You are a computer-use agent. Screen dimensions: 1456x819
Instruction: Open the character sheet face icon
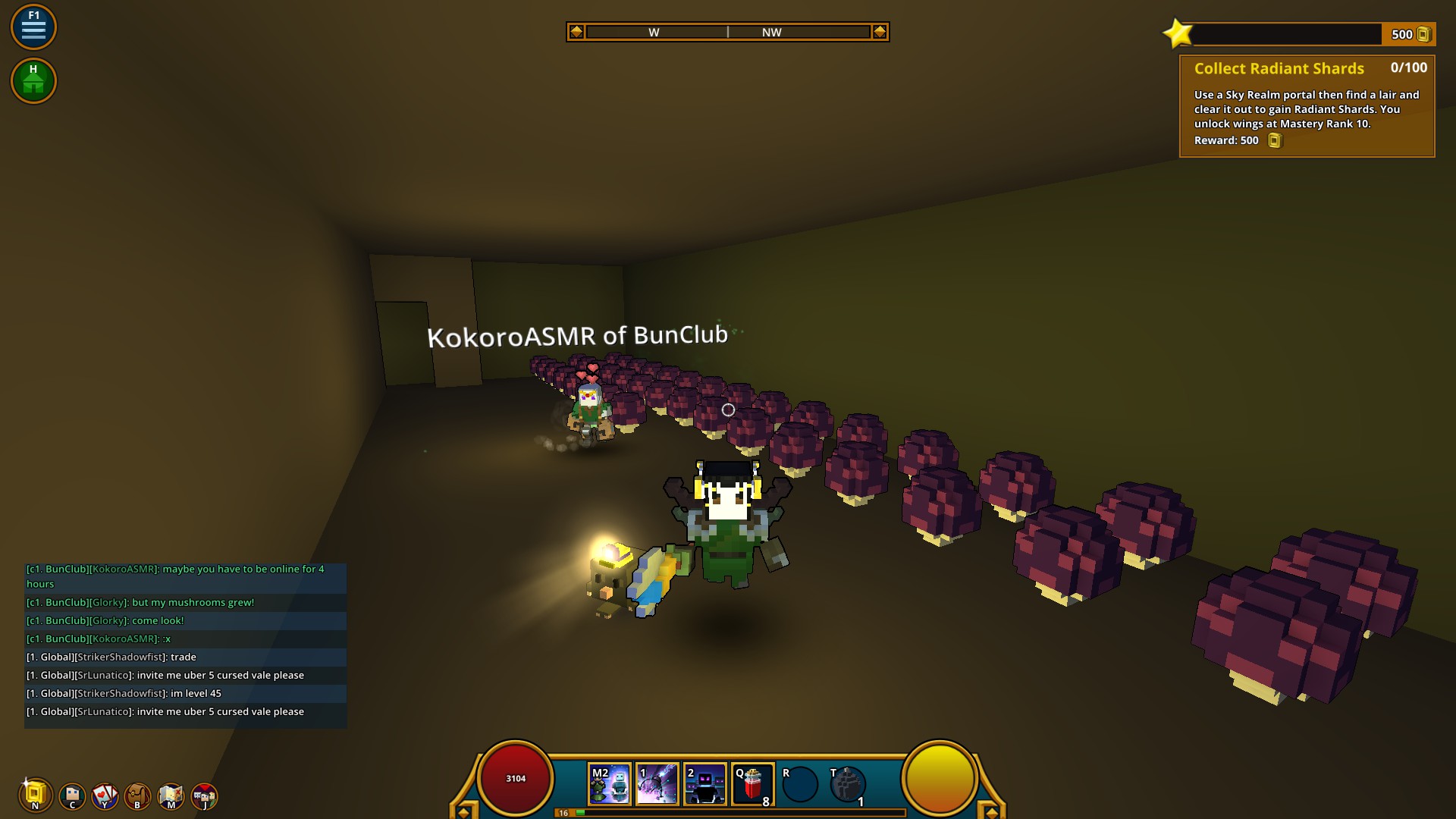[73, 795]
